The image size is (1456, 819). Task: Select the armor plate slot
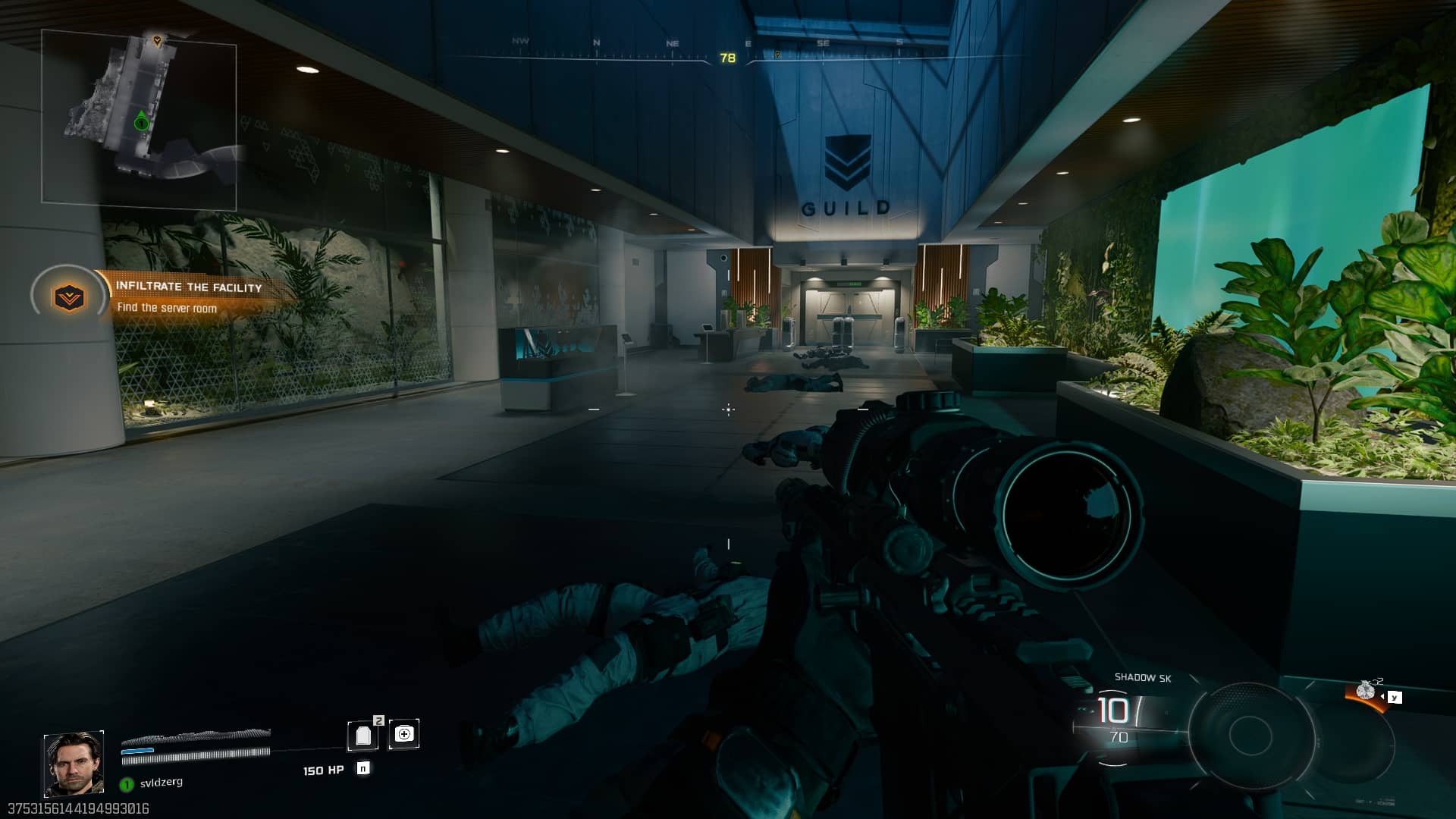coord(363,734)
